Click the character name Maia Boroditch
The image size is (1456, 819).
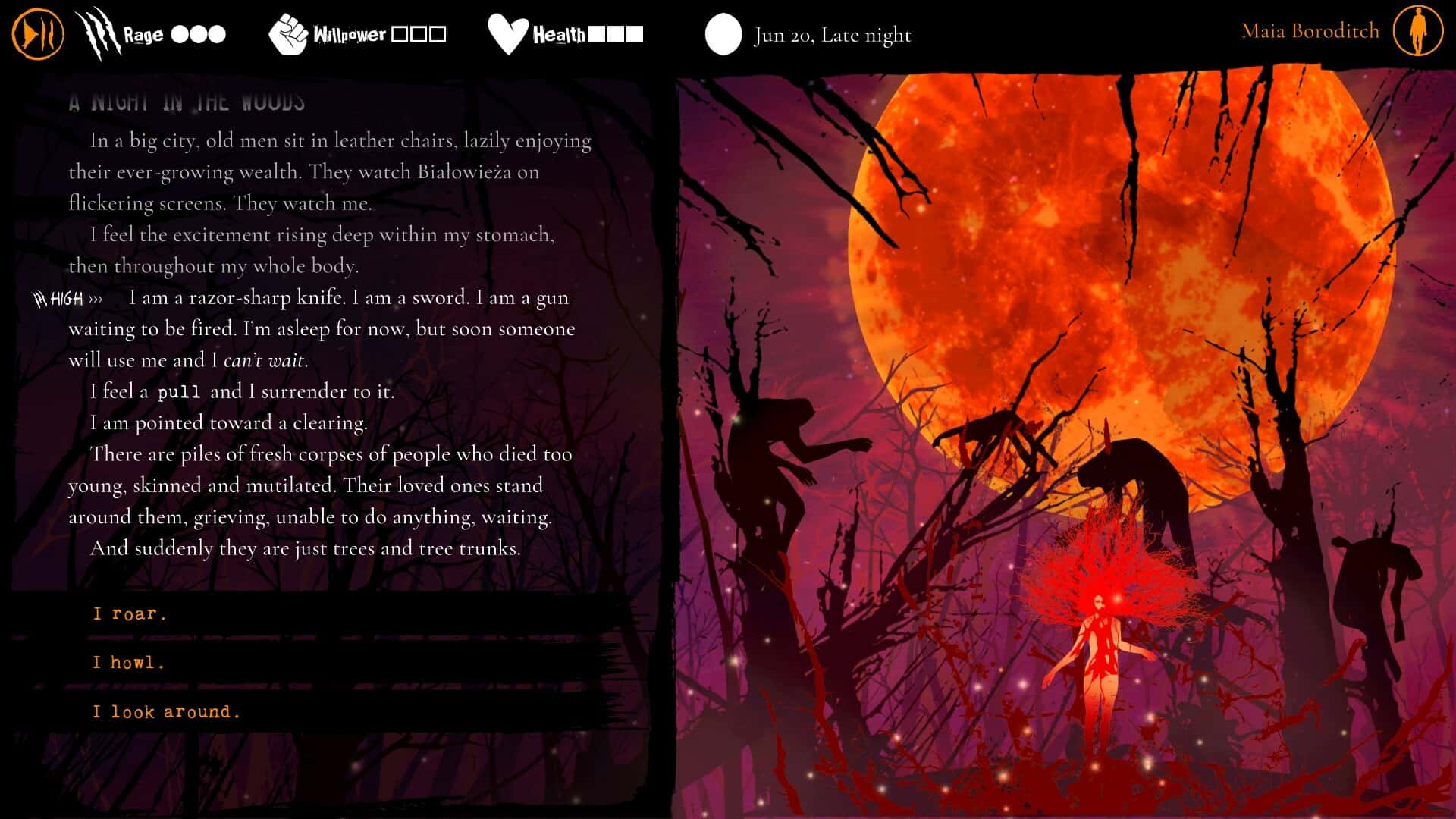tap(1310, 31)
